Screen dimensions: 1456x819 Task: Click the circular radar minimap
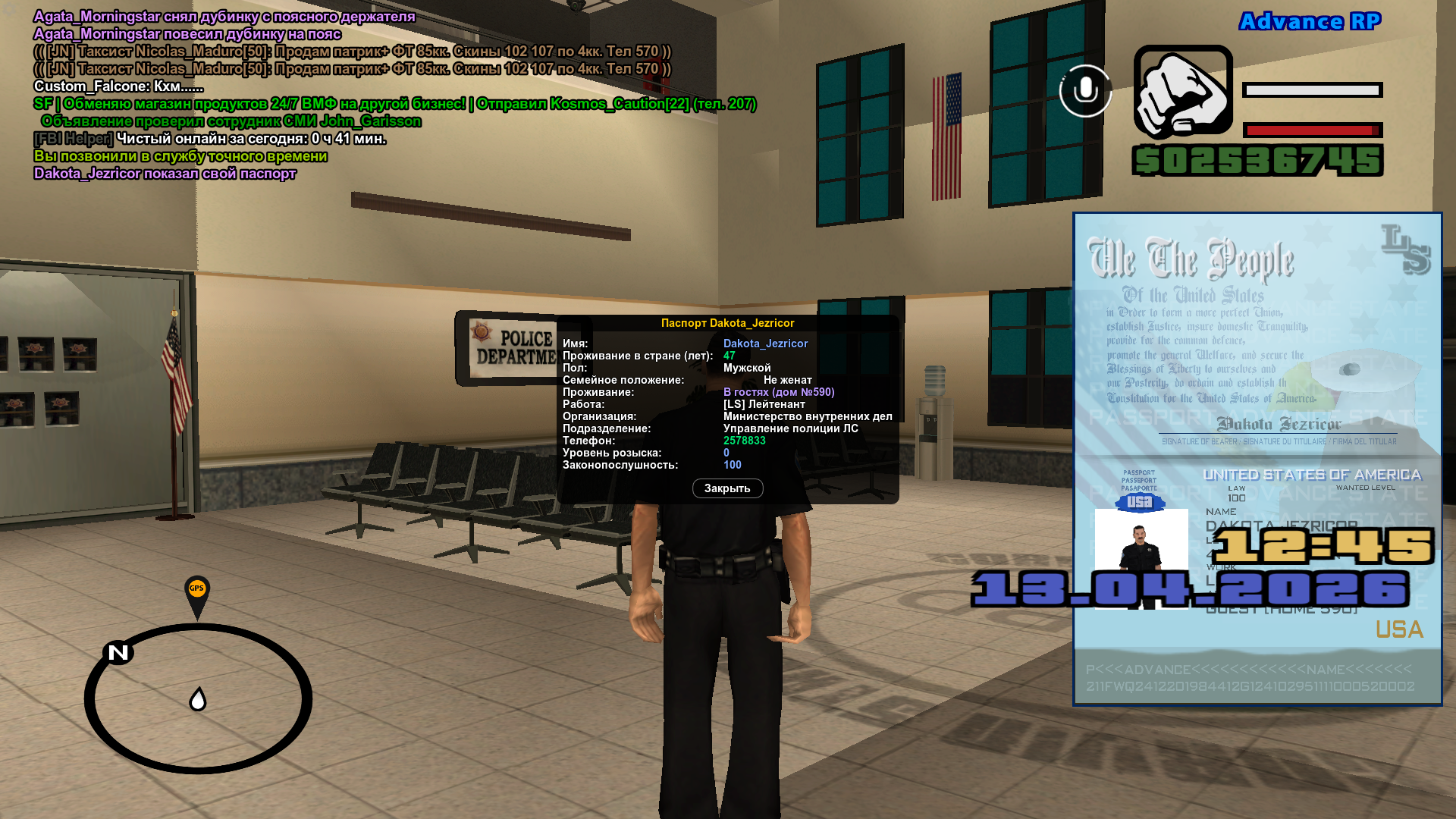[x=198, y=698]
